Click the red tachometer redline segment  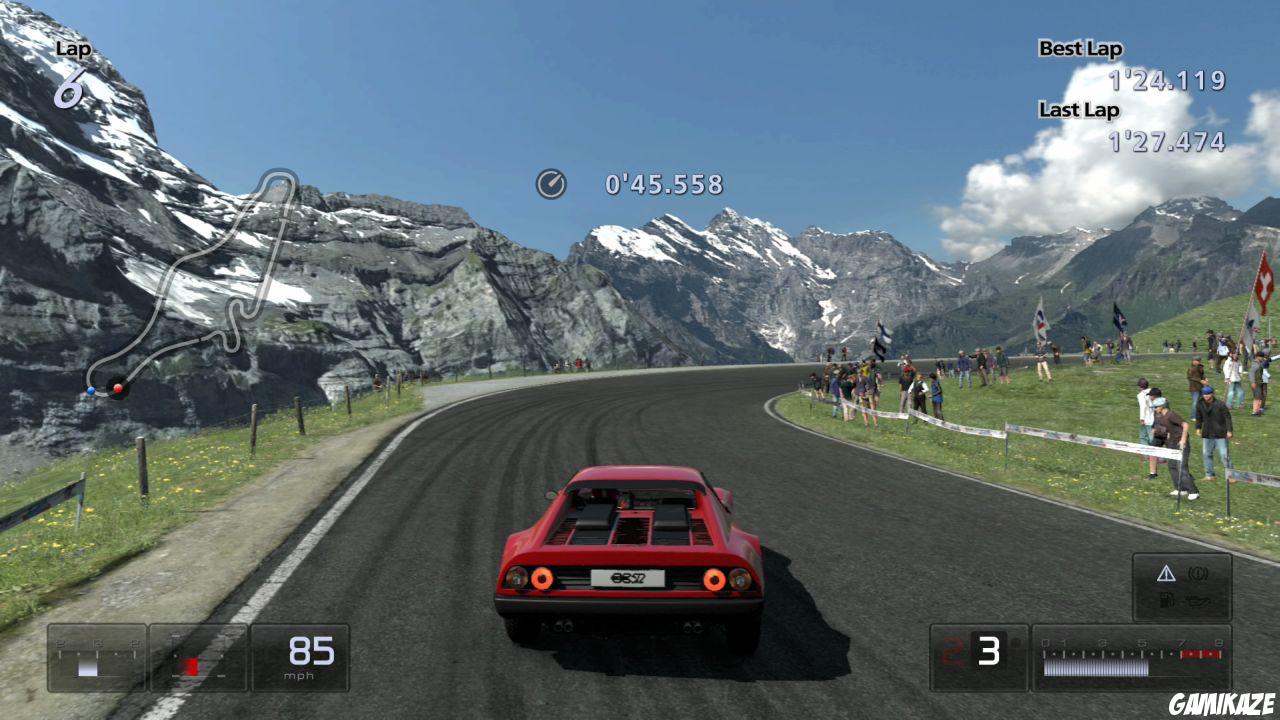point(1201,654)
